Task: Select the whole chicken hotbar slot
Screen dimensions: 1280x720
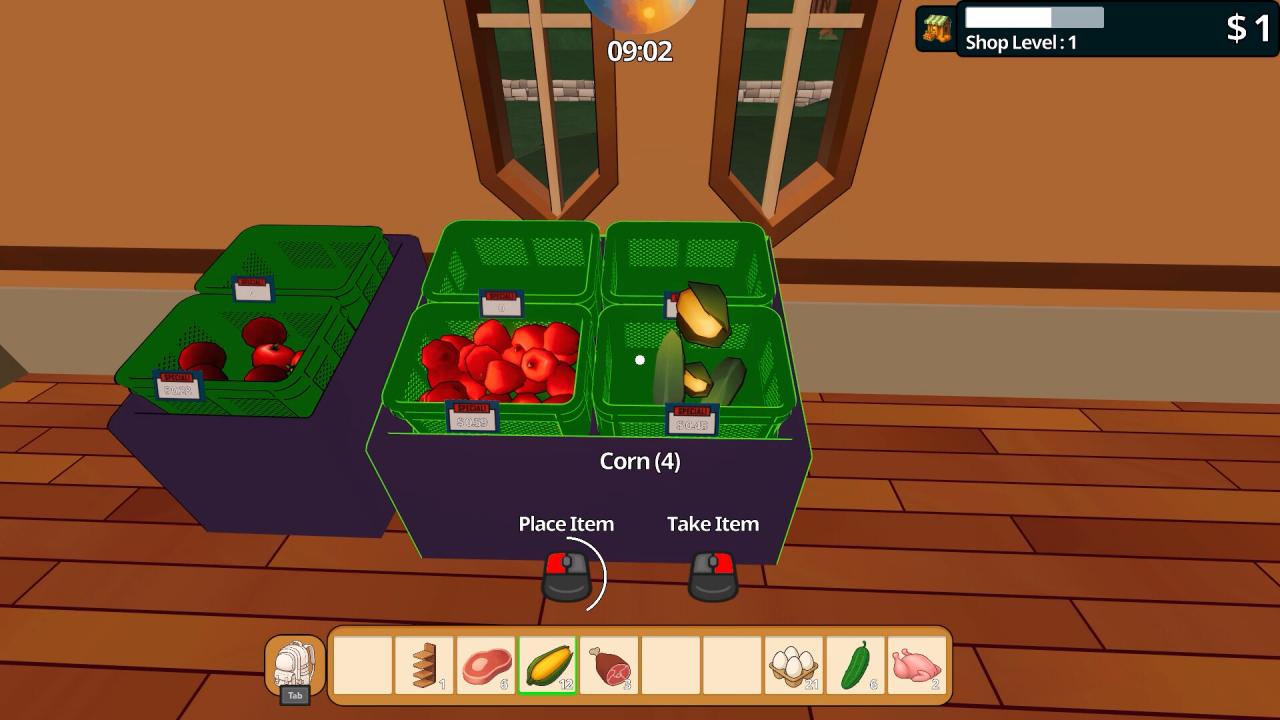Action: 913,662
